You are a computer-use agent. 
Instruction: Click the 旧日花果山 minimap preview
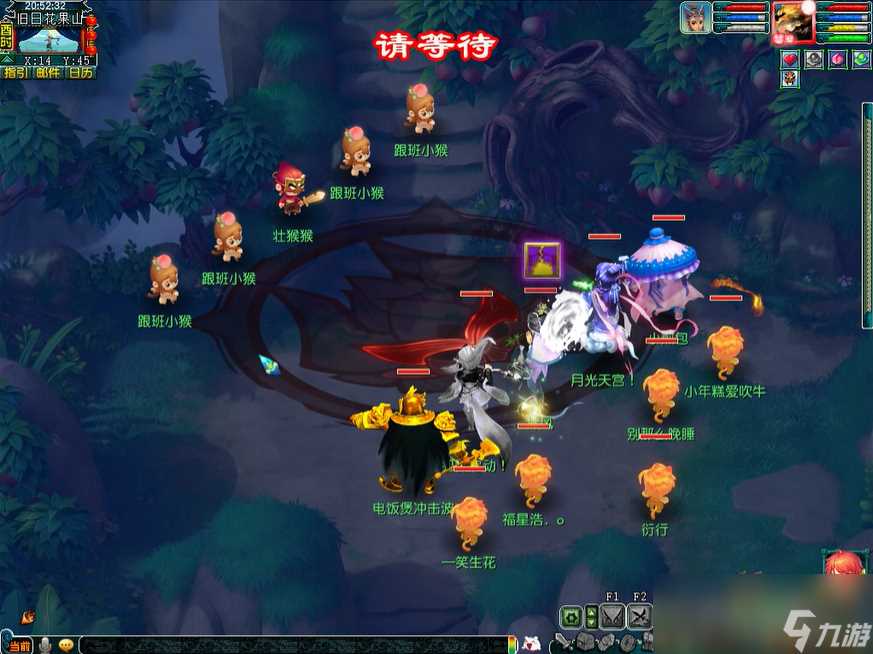click(x=48, y=40)
